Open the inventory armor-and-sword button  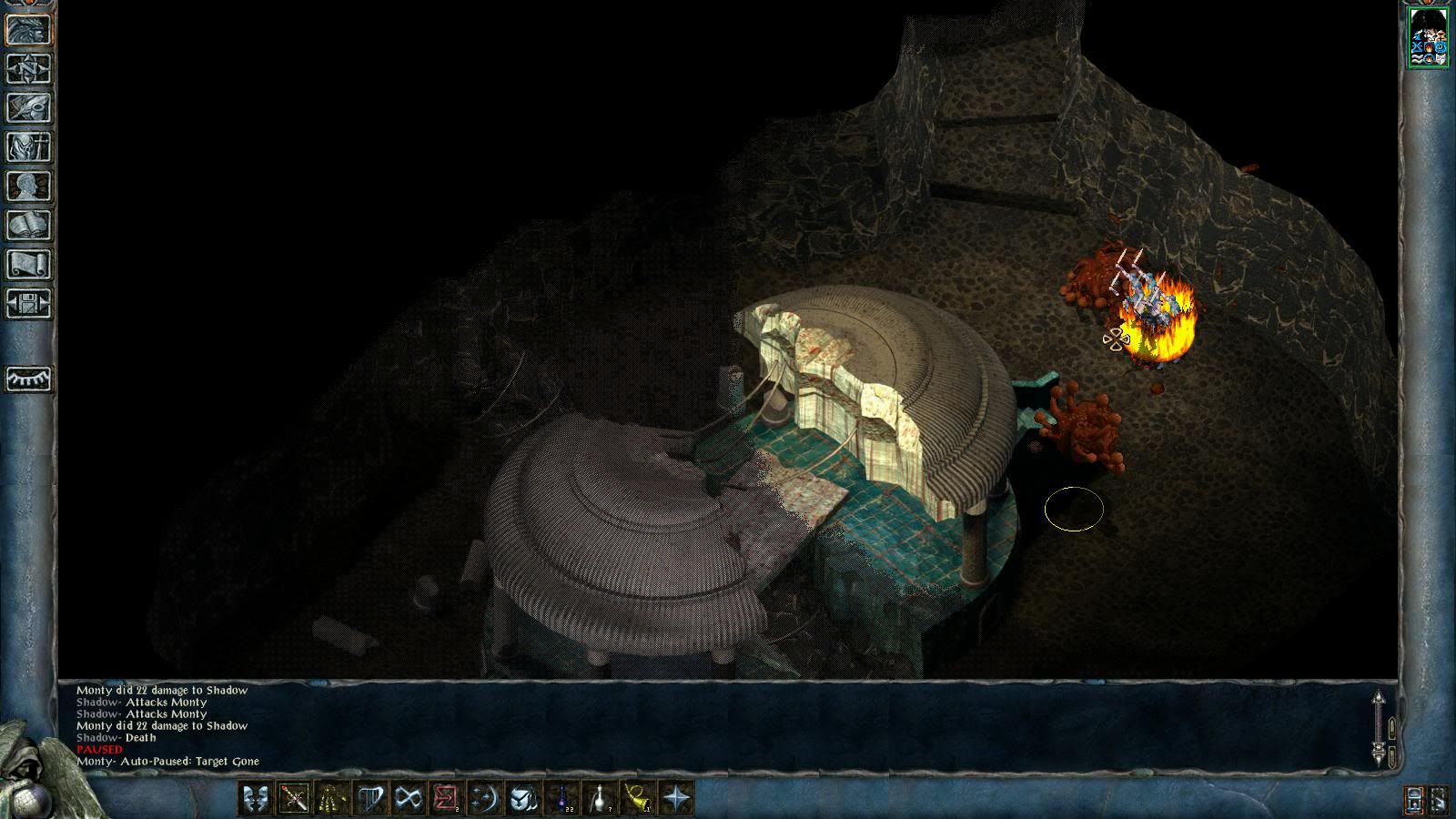point(29,147)
